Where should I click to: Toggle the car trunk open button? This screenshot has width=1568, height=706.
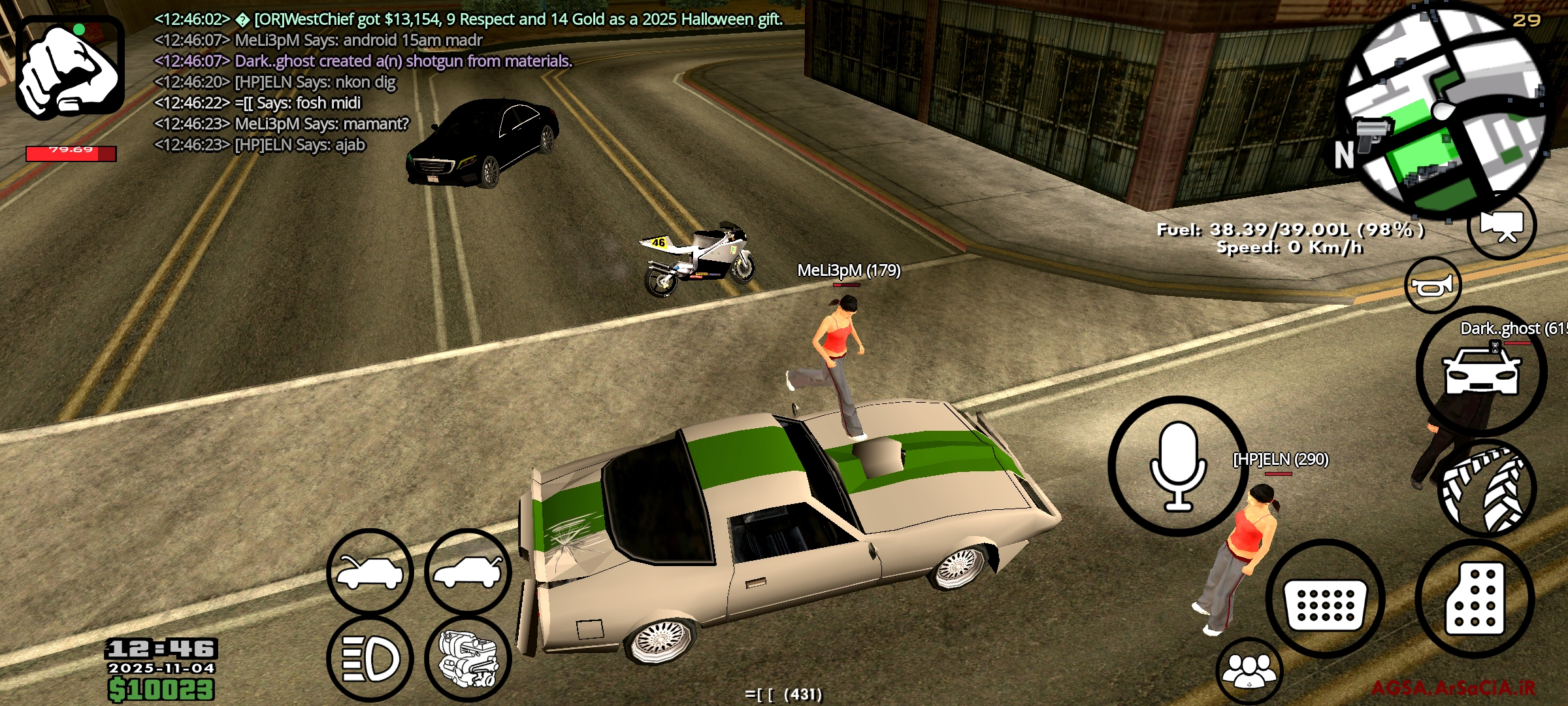pos(468,572)
